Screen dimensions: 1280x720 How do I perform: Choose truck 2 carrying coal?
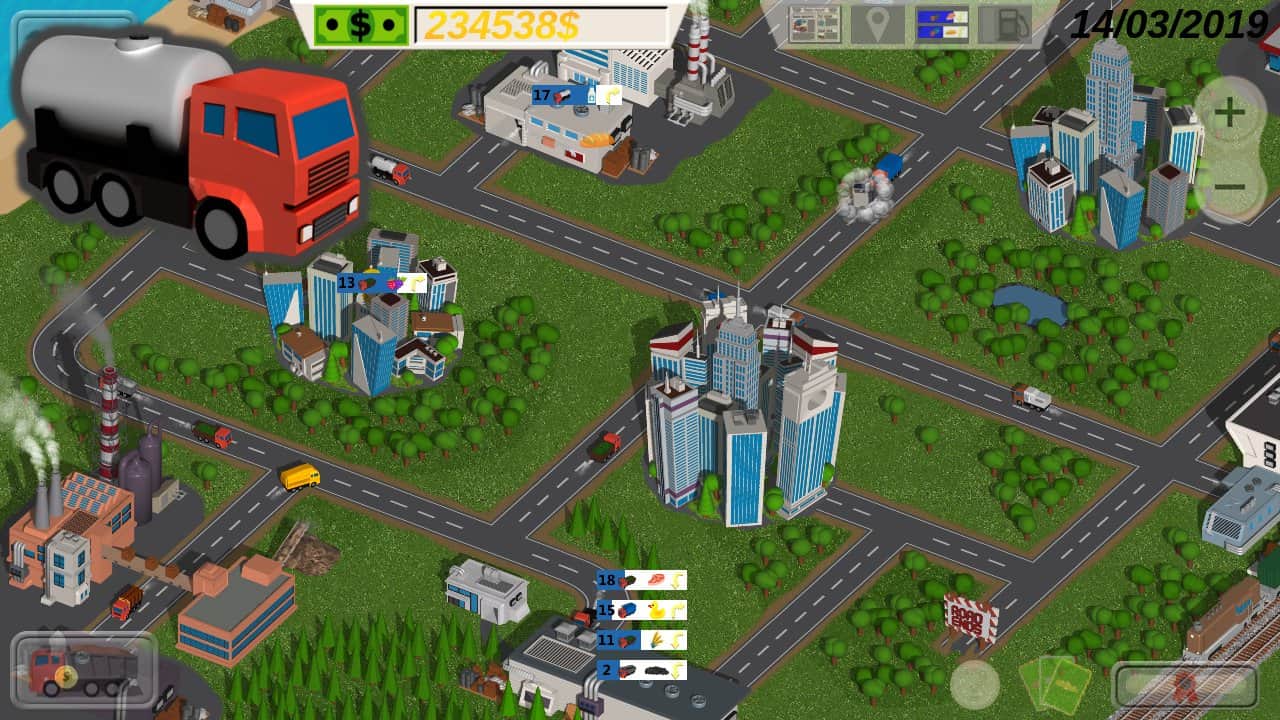coord(641,670)
